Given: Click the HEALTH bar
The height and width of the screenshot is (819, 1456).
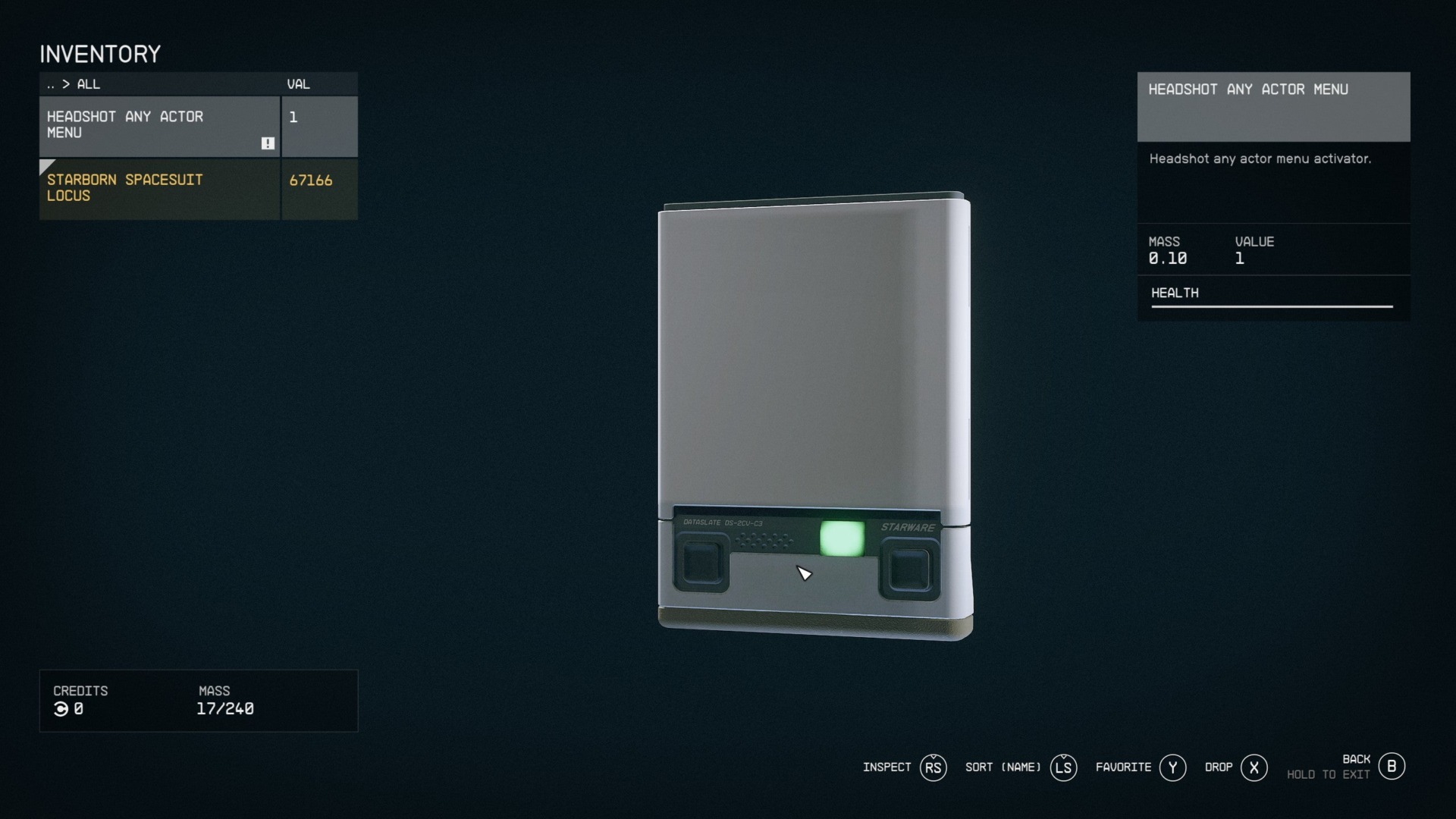Looking at the screenshot, I should pos(1272,306).
